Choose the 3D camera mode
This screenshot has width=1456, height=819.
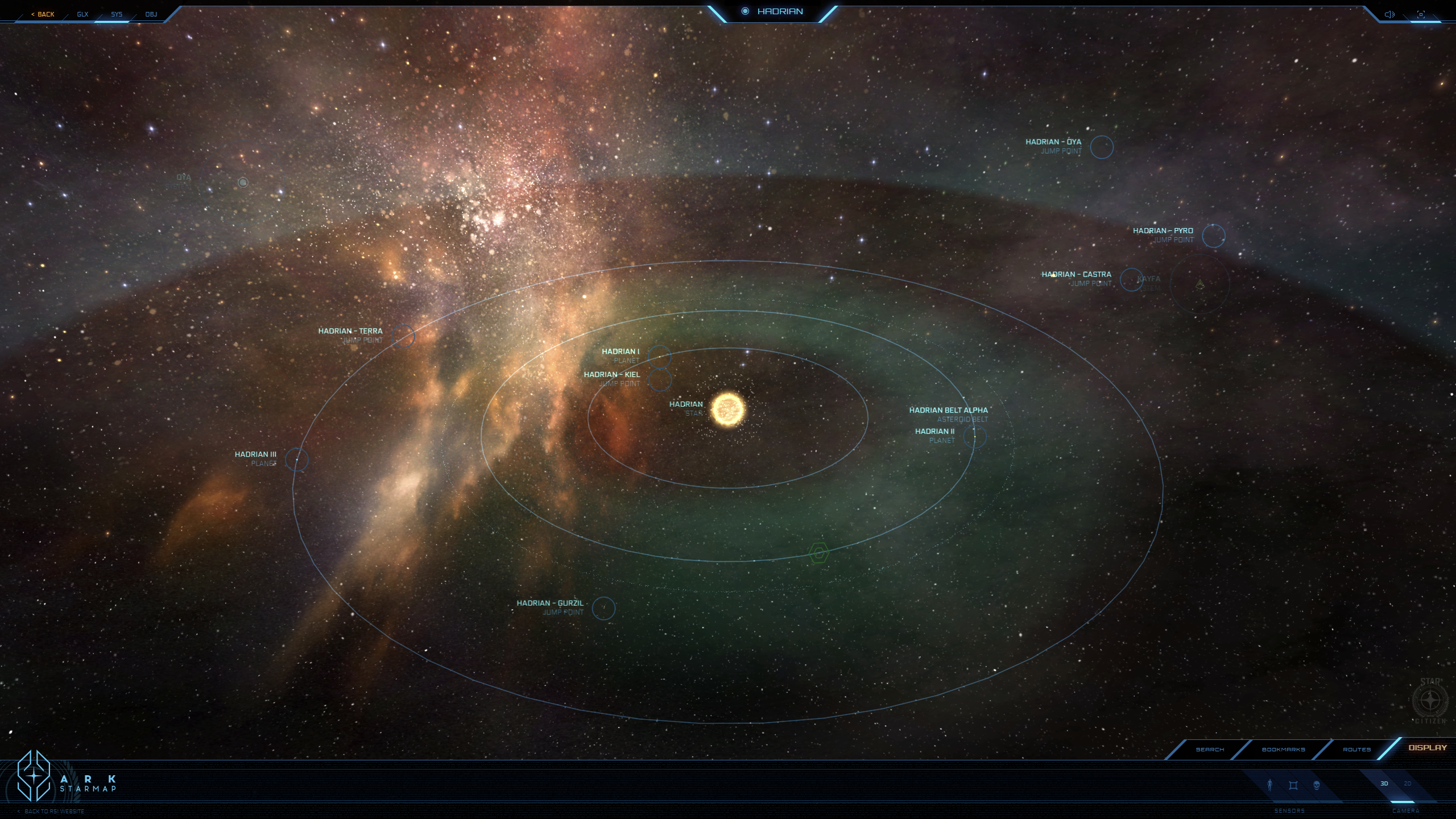[1384, 784]
